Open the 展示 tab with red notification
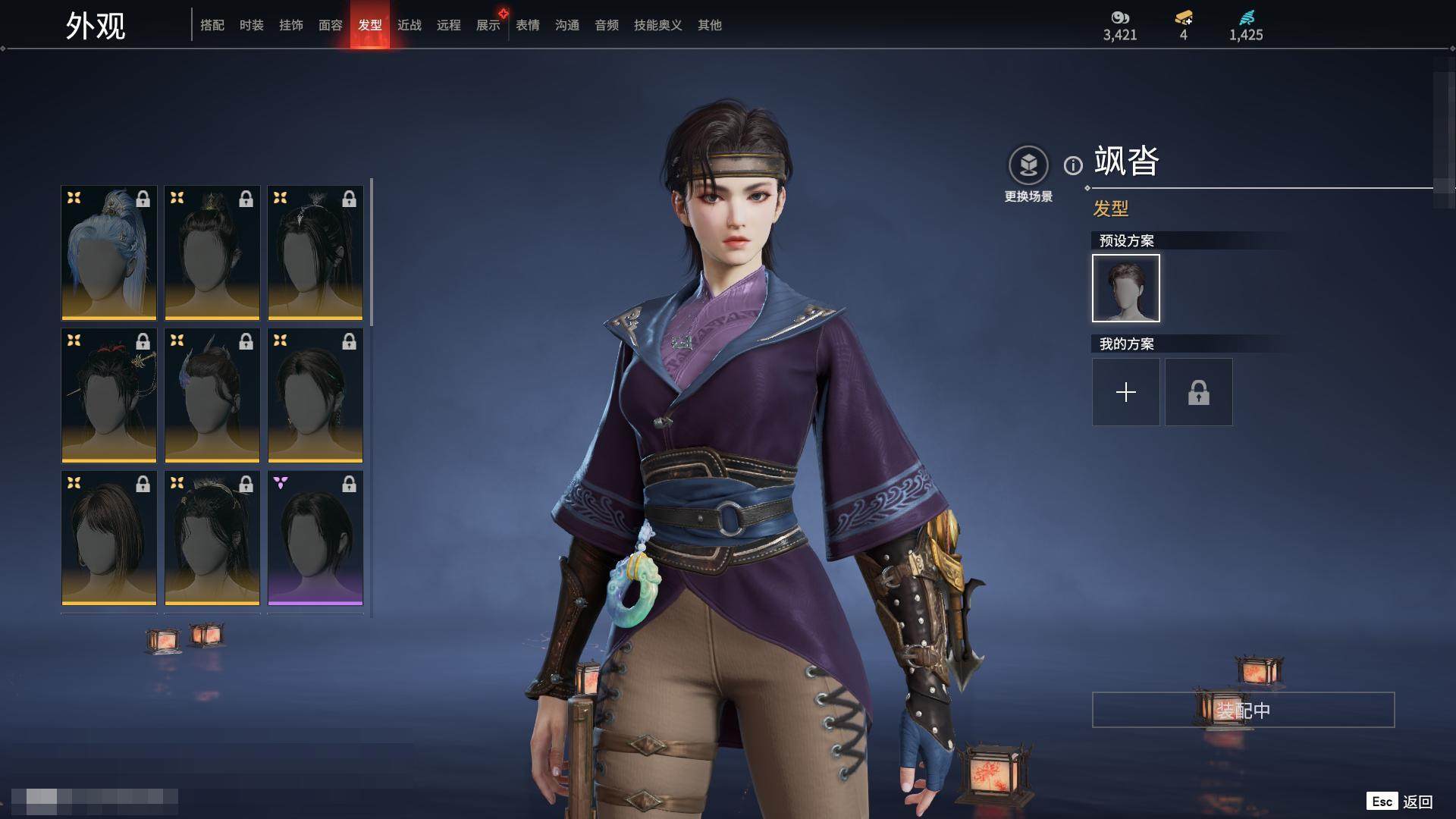Viewport: 1456px width, 819px height. [x=488, y=25]
